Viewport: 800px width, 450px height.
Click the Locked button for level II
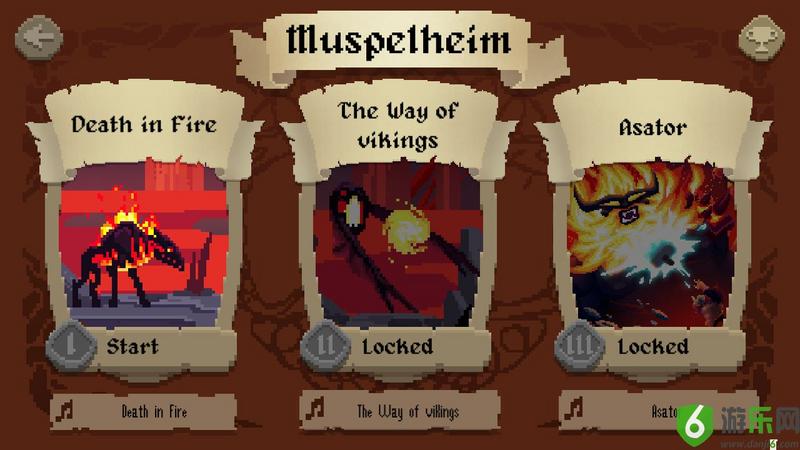click(x=398, y=348)
